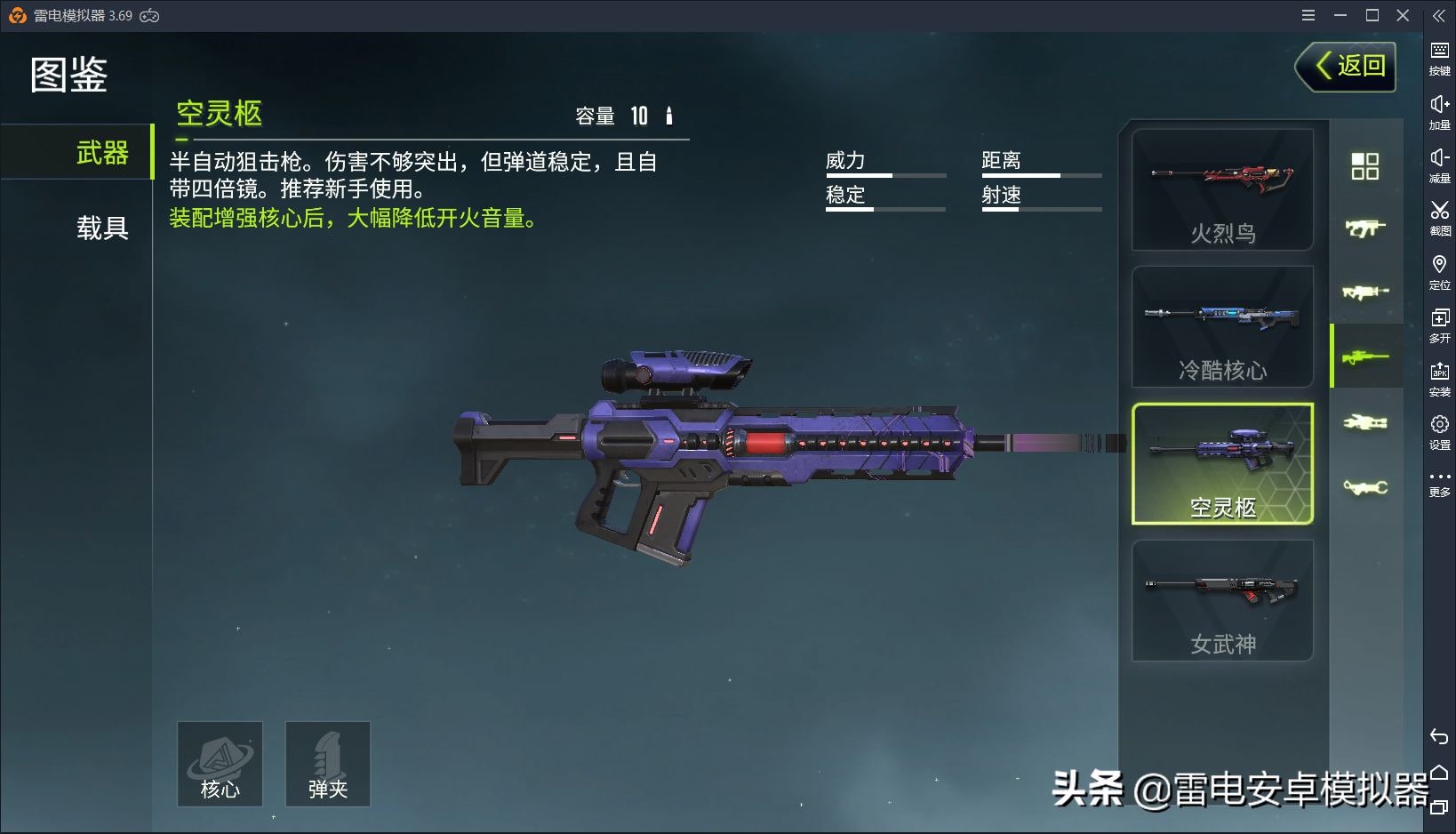Close the emulator window
Image resolution: width=1456 pixels, height=834 pixels.
1403,15
